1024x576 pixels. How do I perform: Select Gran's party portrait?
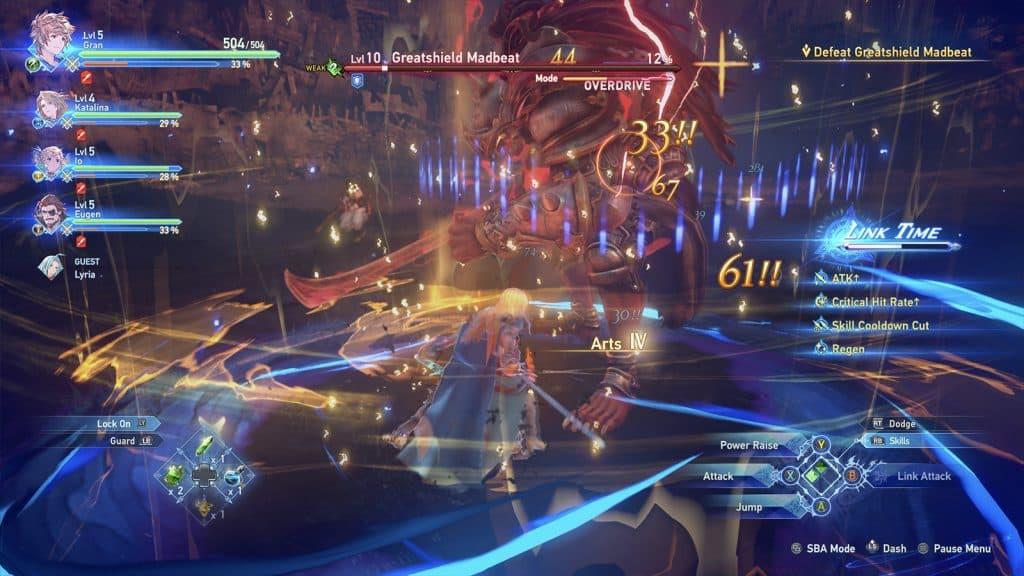pos(48,32)
